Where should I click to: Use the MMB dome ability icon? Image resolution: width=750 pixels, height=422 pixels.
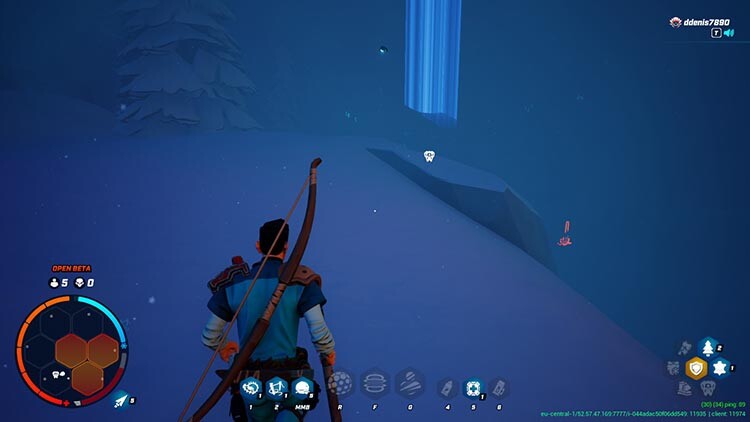[302, 388]
